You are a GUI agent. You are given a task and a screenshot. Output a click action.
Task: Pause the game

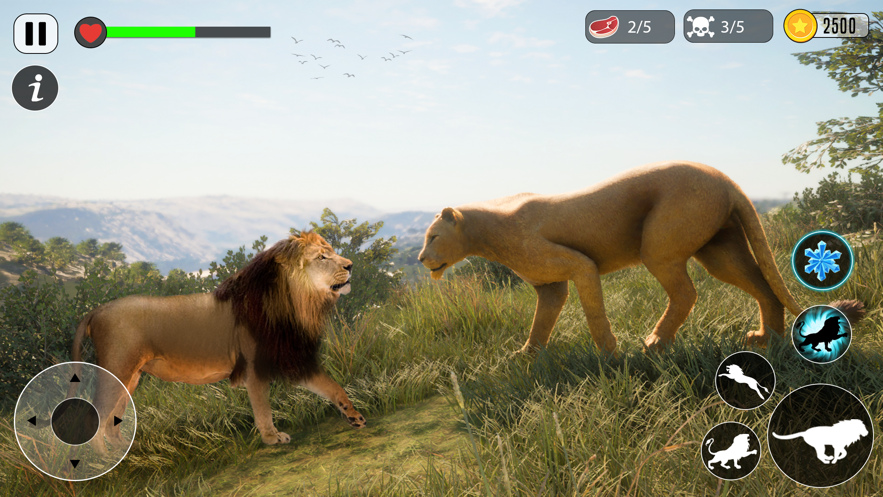[36, 33]
